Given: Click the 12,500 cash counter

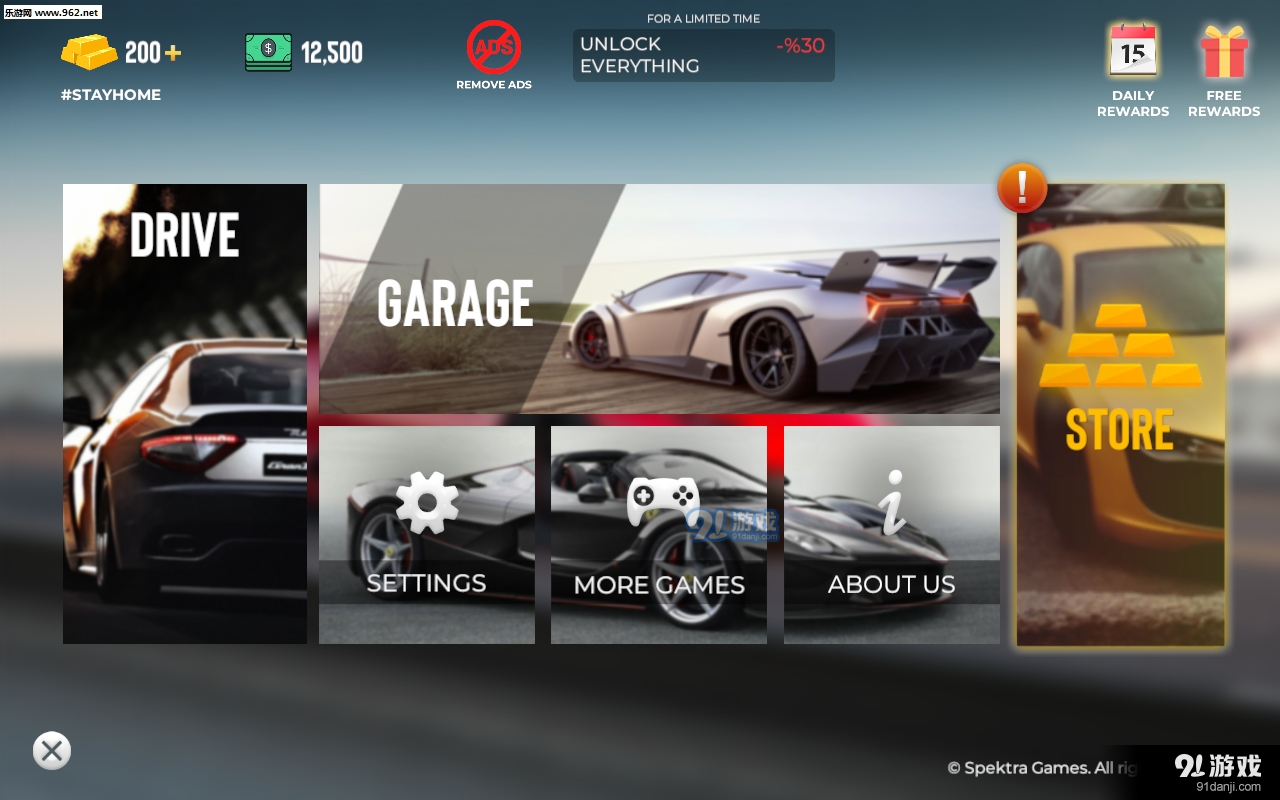Looking at the screenshot, I should [332, 50].
